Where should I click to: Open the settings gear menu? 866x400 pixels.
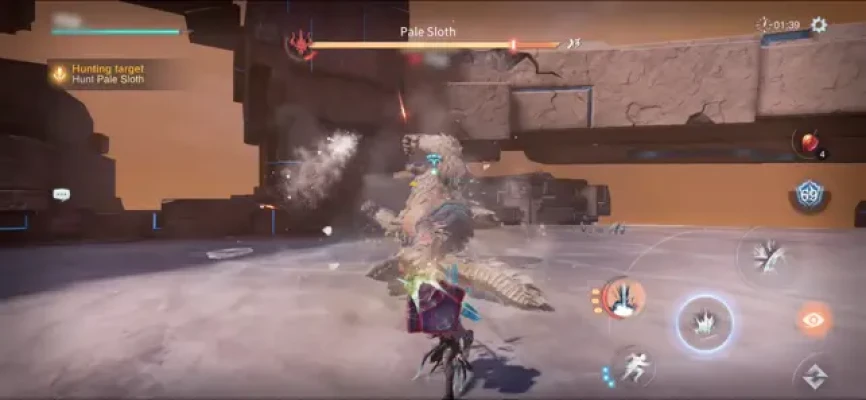click(819, 25)
